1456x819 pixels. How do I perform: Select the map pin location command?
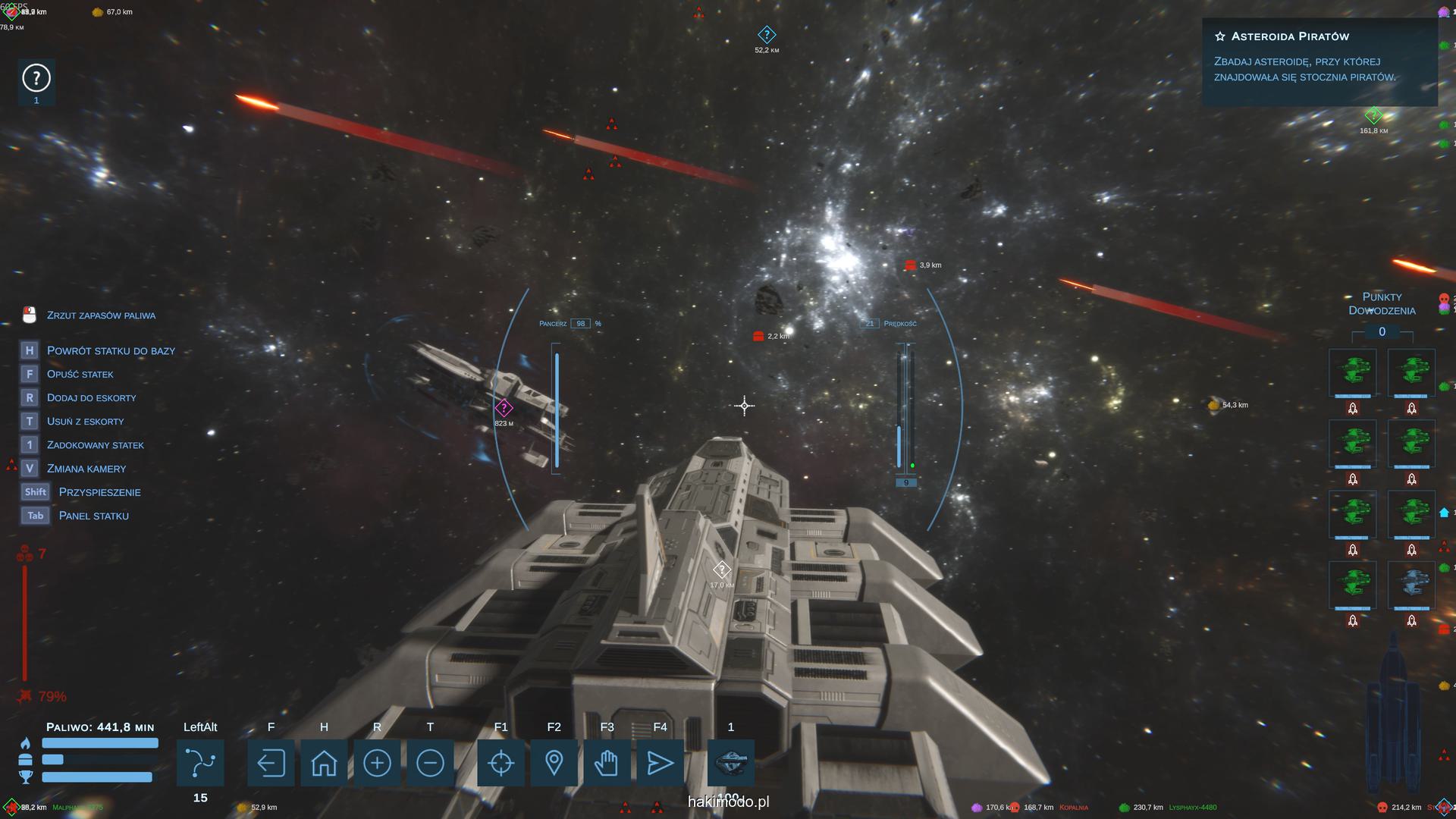pos(554,763)
